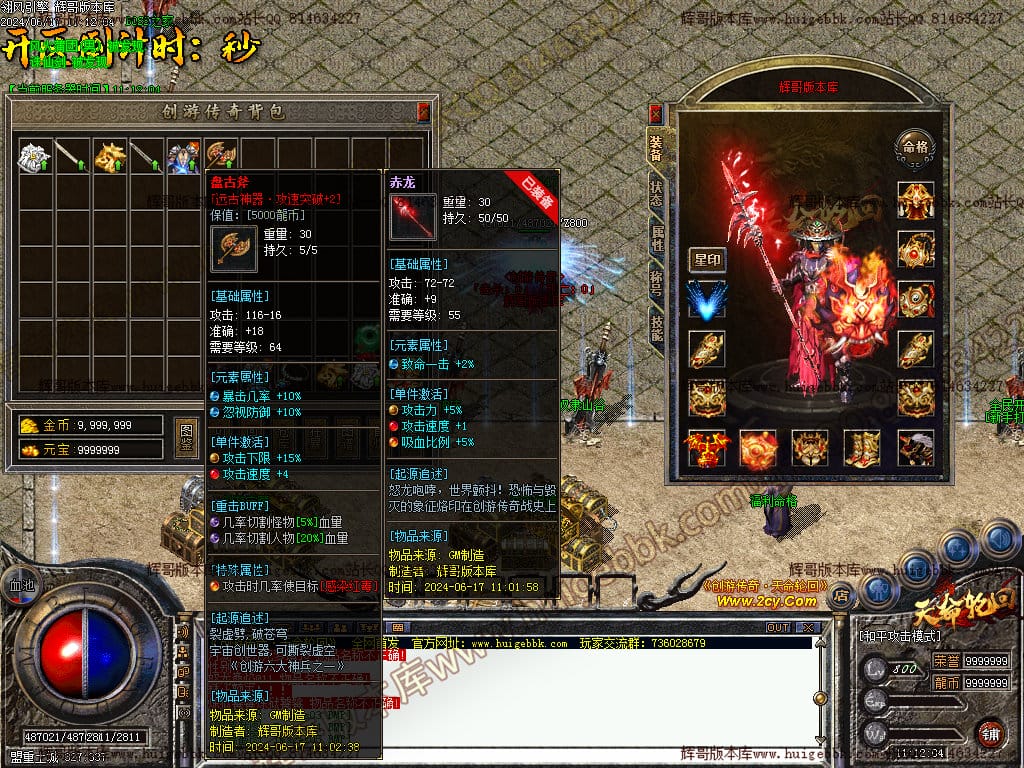Click the OUT button on chat panel
Viewport: 1024px width, 768px height.
click(777, 628)
